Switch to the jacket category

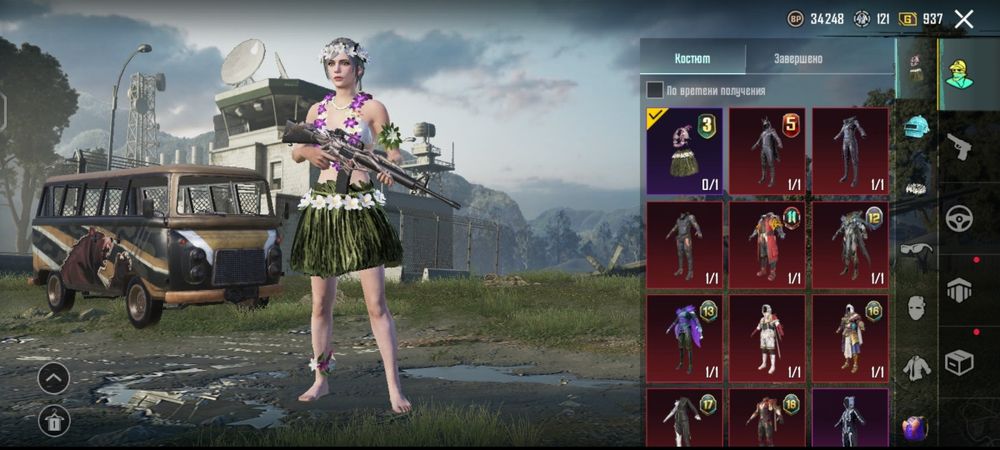point(917,367)
